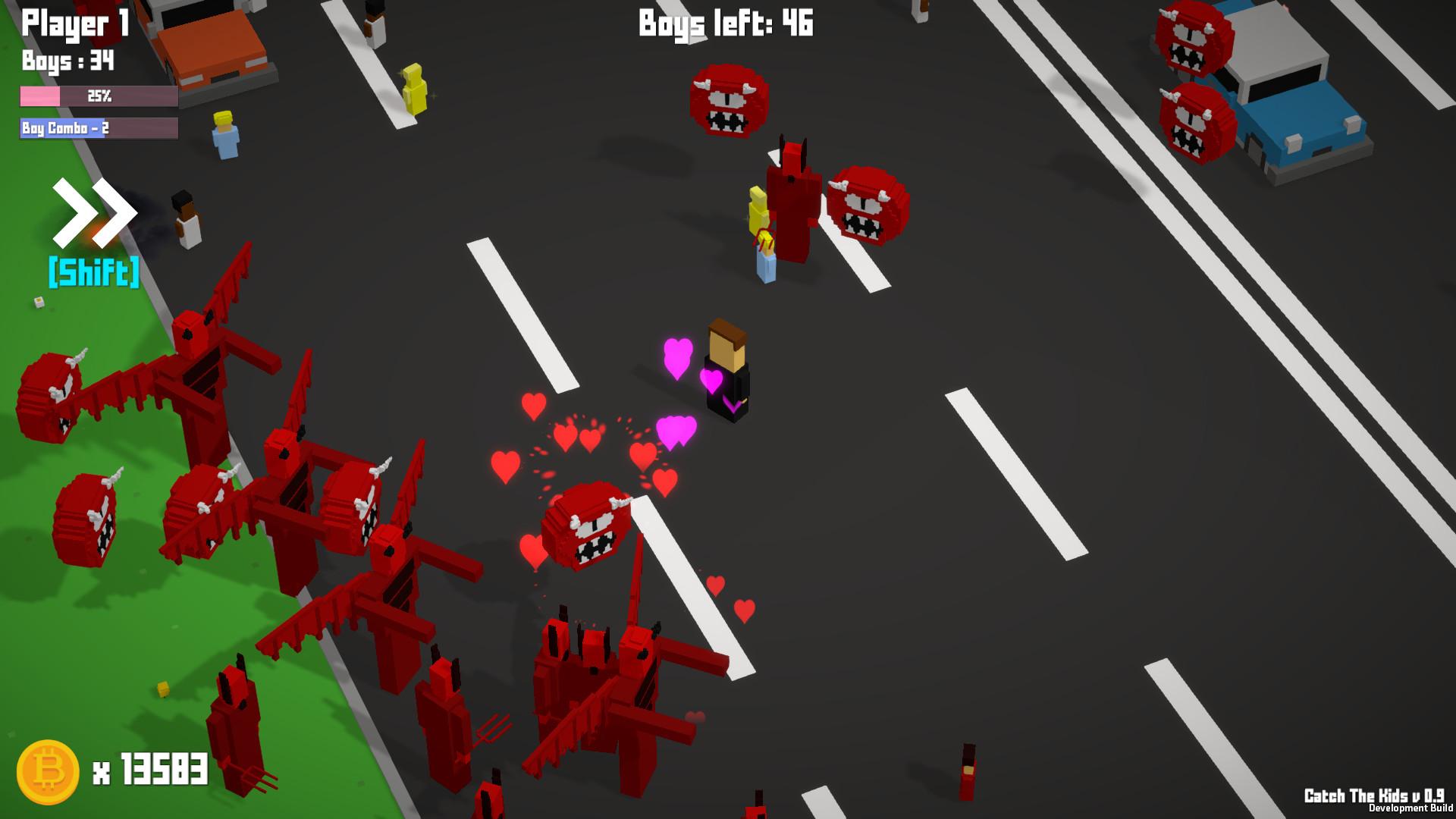1456x819 pixels.
Task: Click the yellow kid on the sidewalk
Action: coord(413,87)
